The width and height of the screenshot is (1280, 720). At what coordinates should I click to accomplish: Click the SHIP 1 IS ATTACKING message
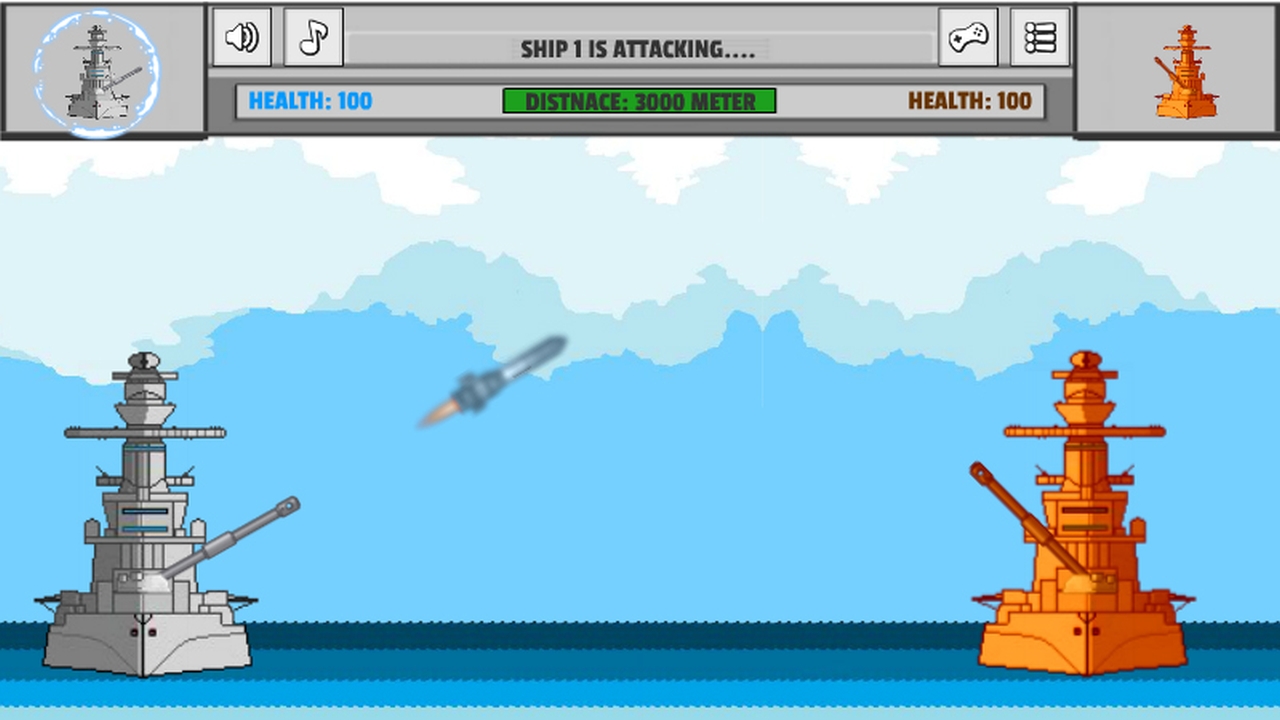(x=639, y=48)
